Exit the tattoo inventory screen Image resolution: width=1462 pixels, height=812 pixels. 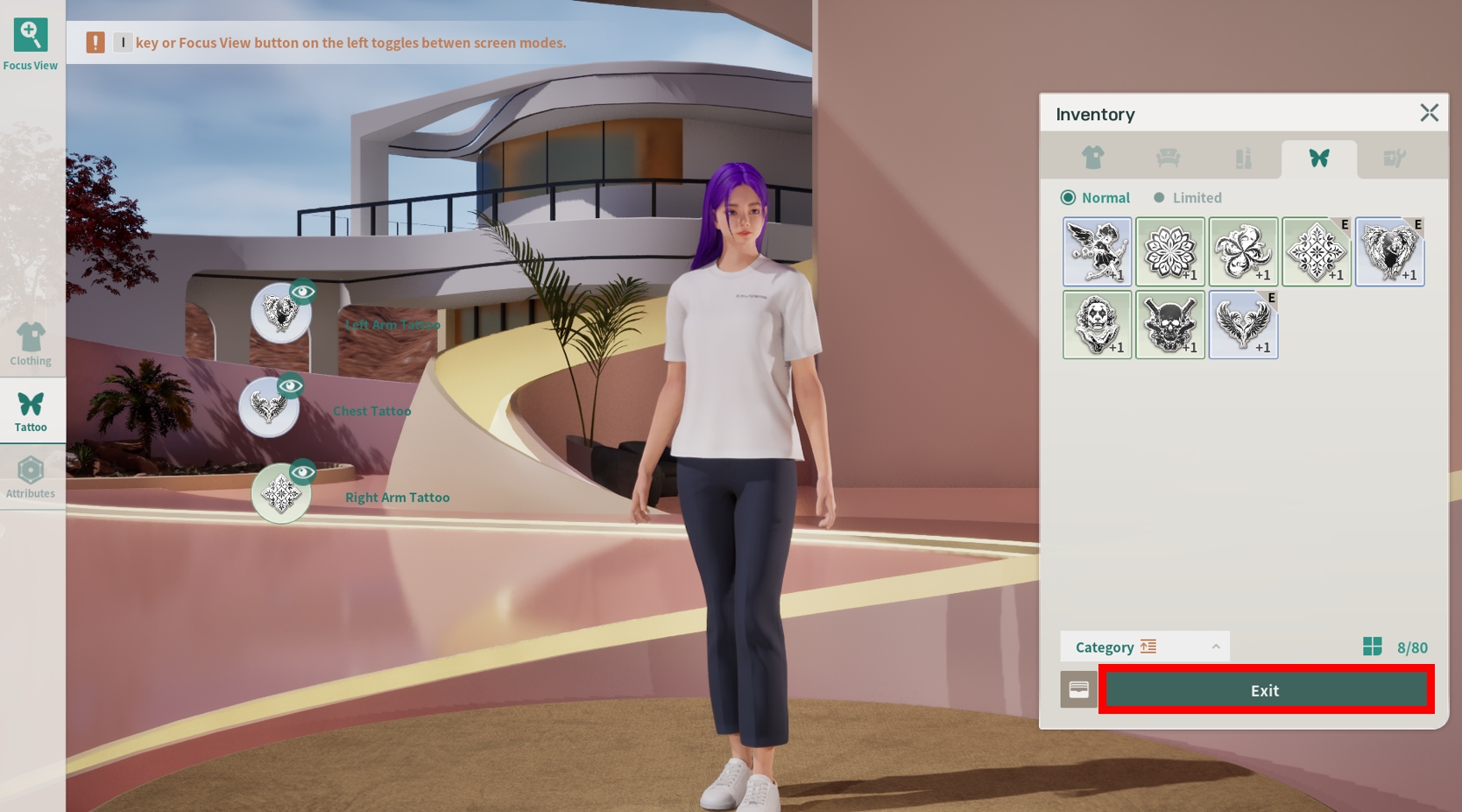tap(1265, 690)
